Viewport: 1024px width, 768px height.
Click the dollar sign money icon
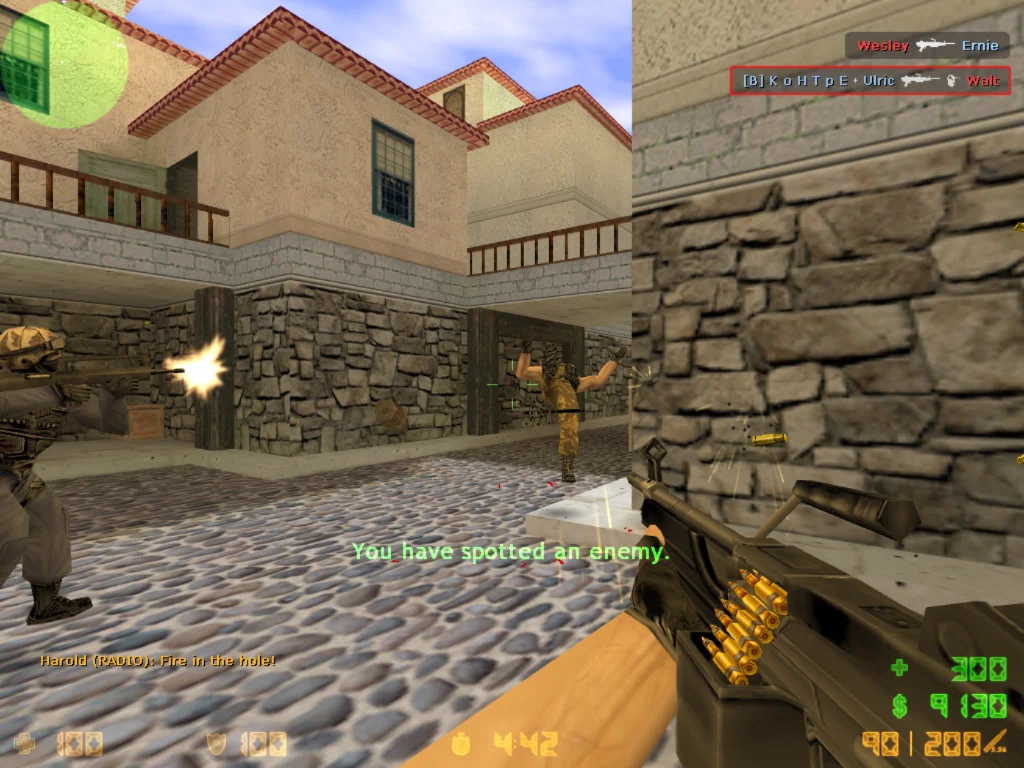coord(900,706)
